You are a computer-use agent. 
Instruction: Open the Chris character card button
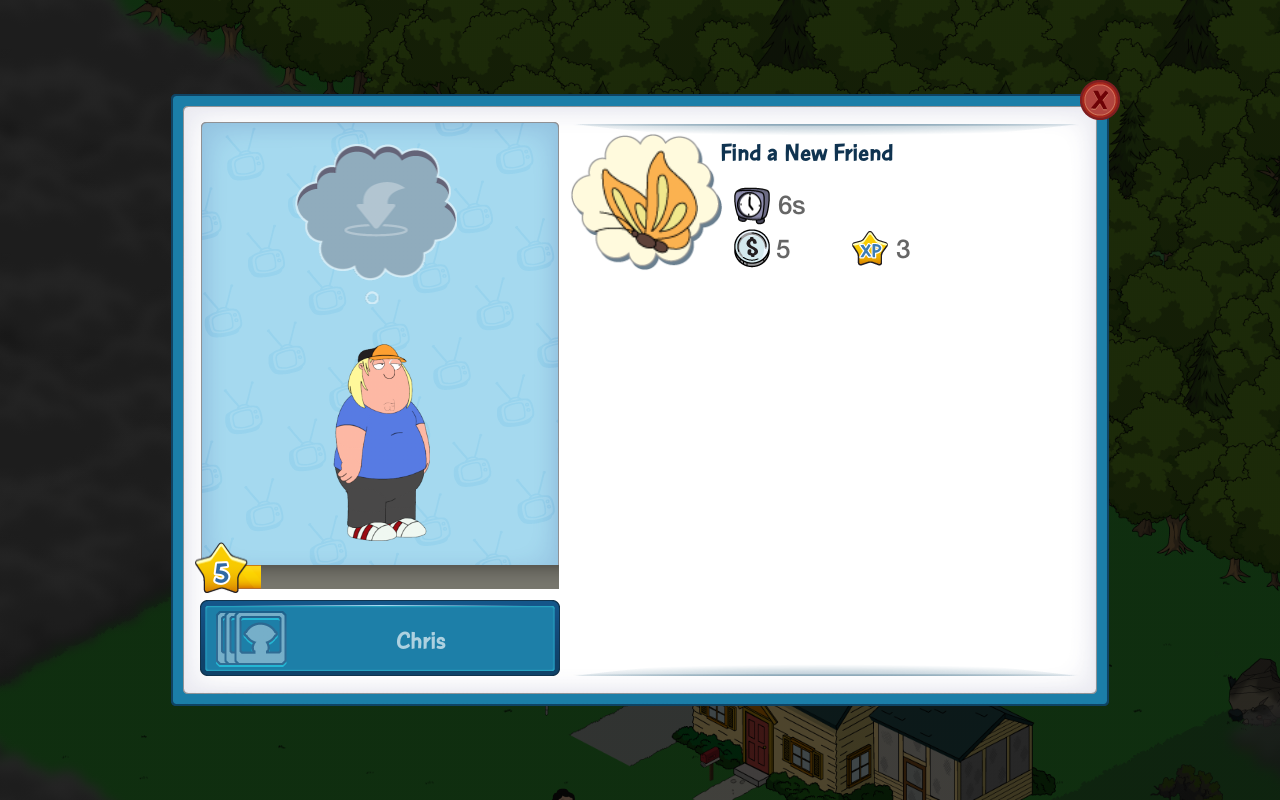point(380,639)
